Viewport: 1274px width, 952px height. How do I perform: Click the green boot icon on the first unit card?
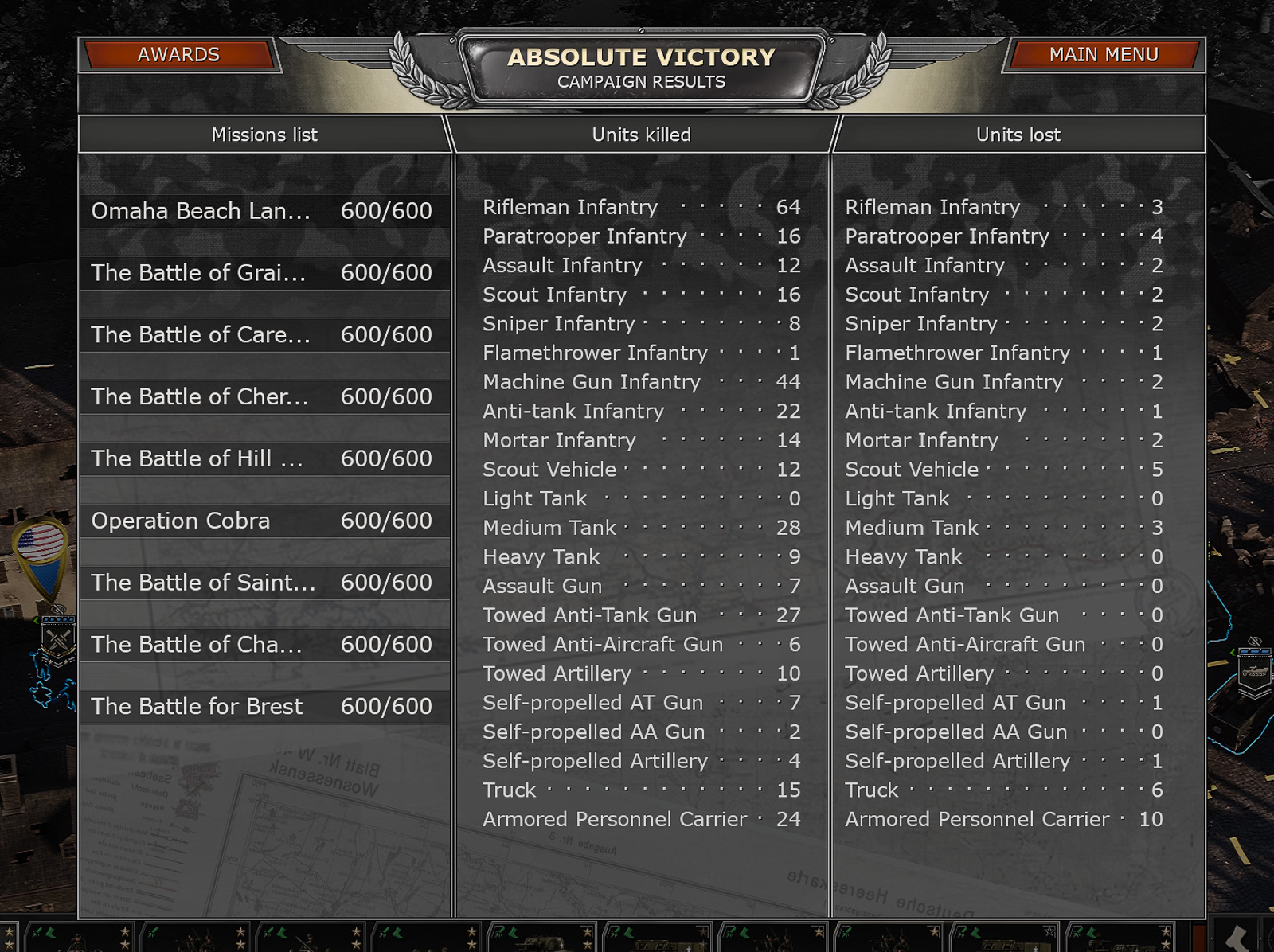(x=51, y=933)
